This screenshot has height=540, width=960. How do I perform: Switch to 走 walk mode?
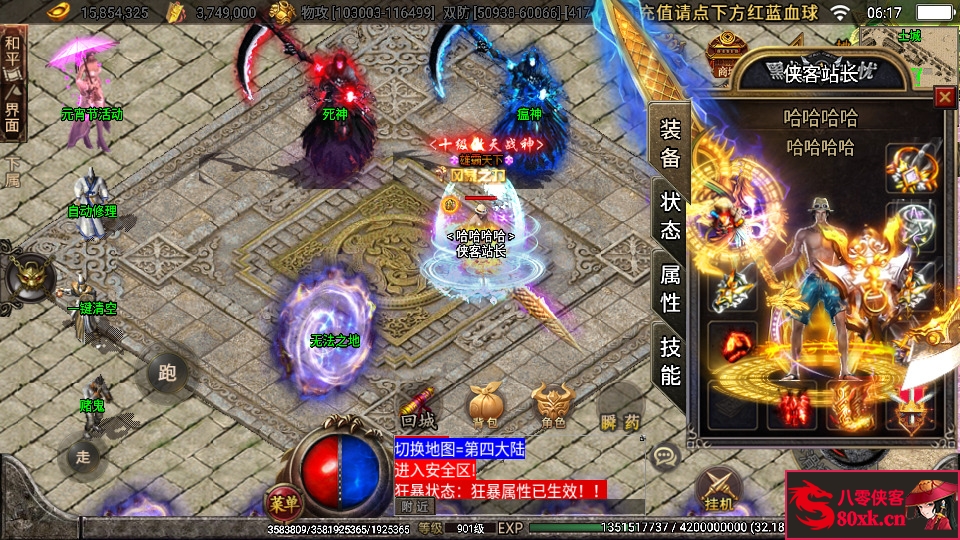click(84, 458)
